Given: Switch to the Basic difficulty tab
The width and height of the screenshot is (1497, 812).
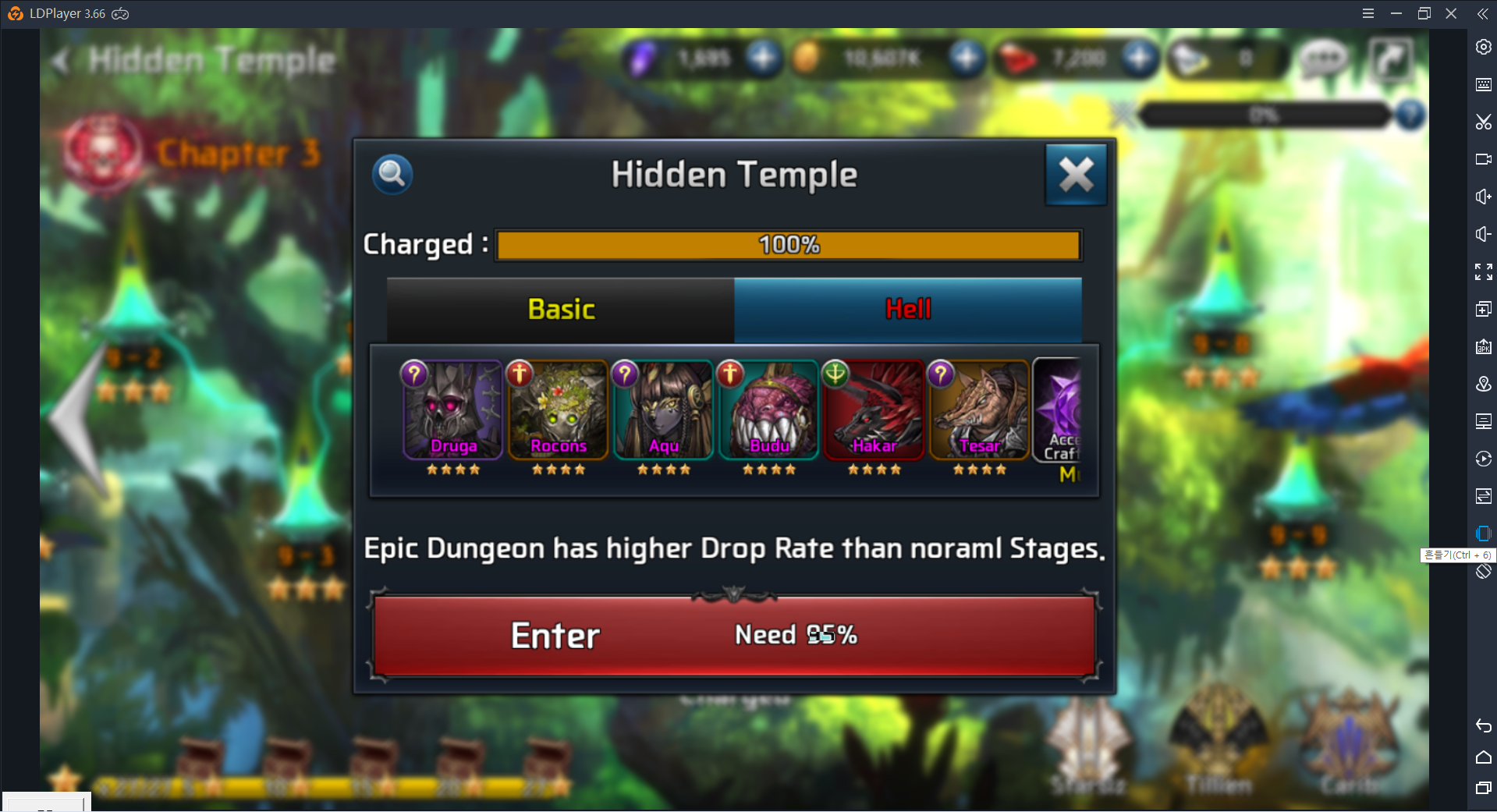Looking at the screenshot, I should [559, 309].
